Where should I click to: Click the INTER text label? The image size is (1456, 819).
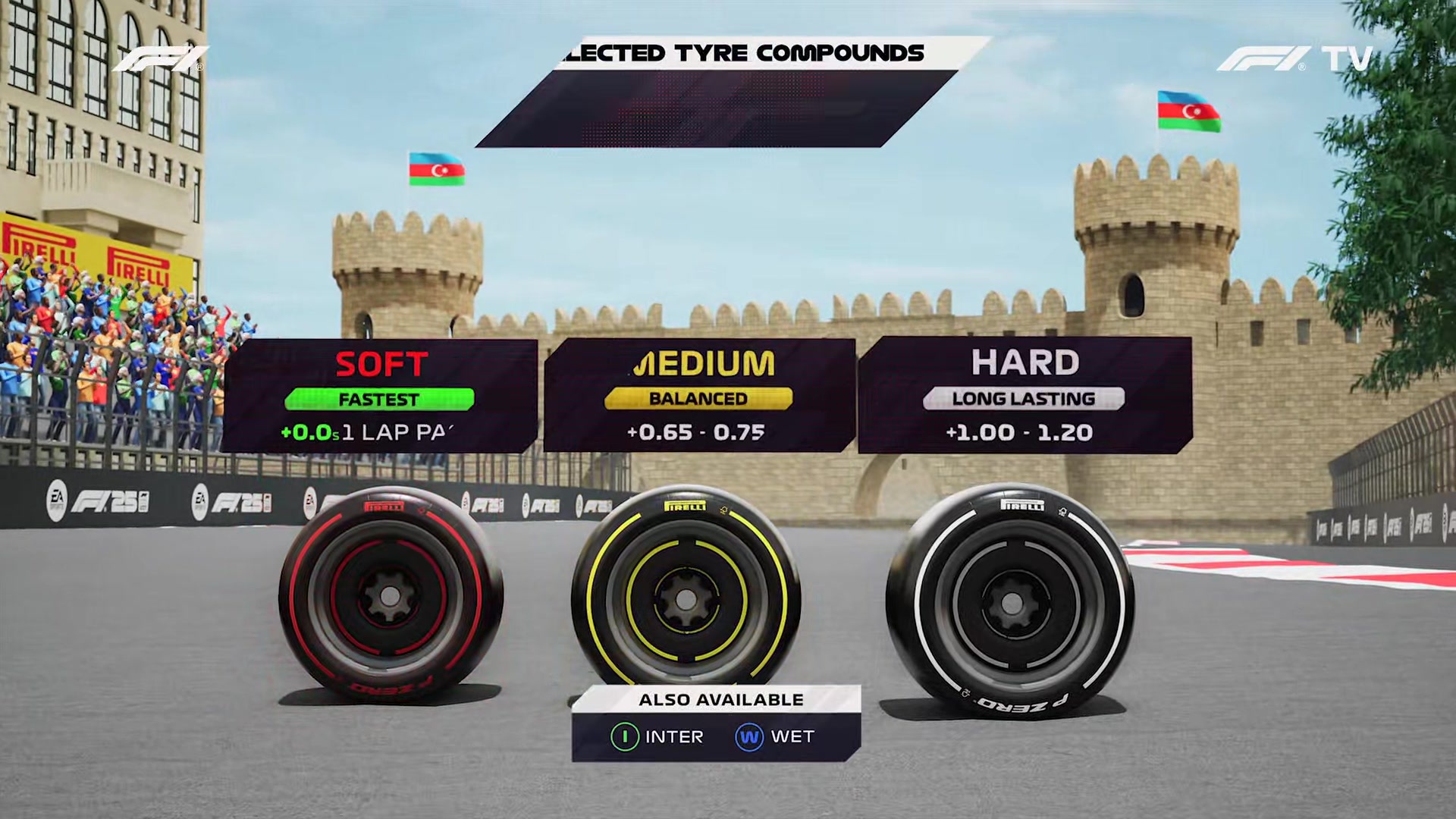click(x=673, y=736)
